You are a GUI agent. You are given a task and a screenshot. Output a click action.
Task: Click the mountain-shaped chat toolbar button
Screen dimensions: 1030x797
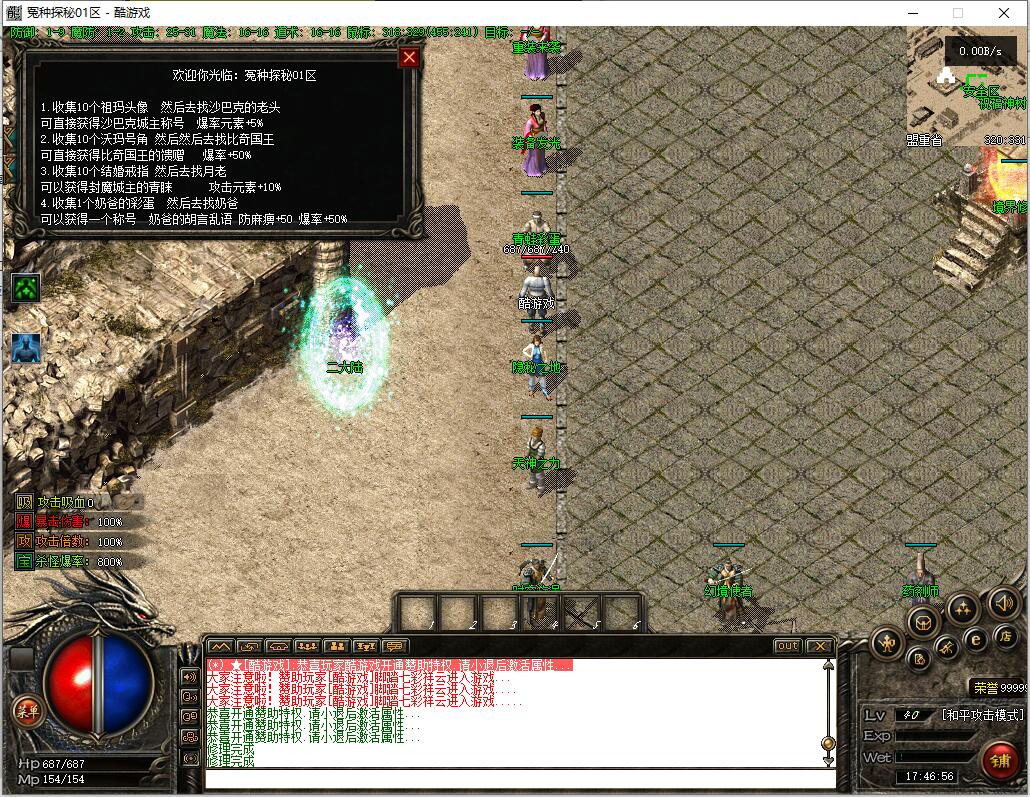tap(220, 646)
